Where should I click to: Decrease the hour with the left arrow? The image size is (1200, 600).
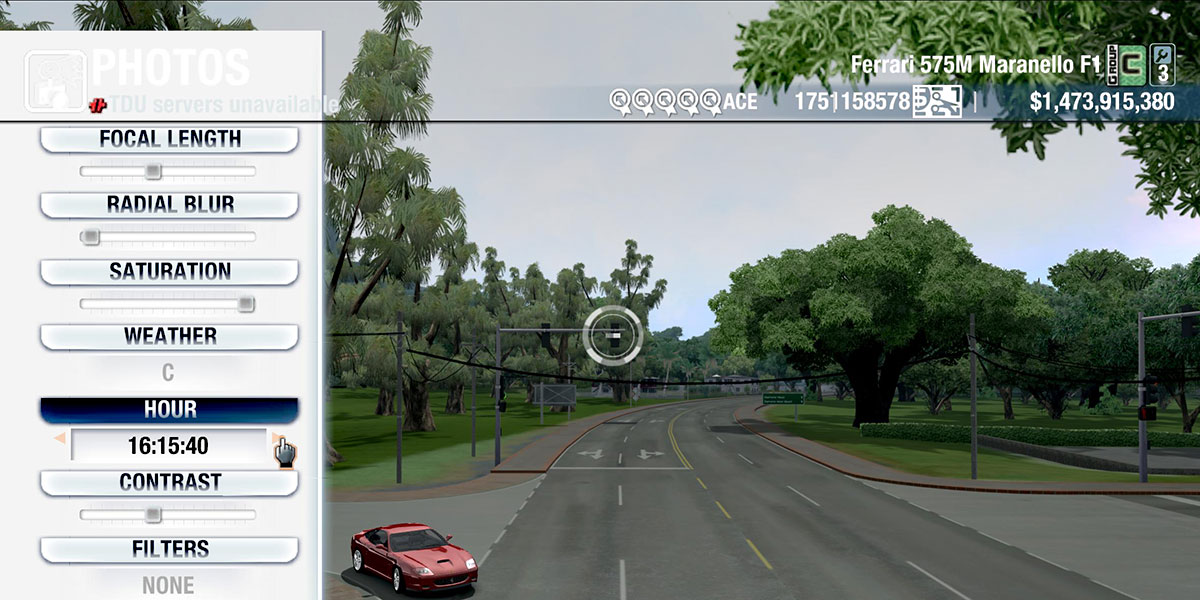point(60,438)
